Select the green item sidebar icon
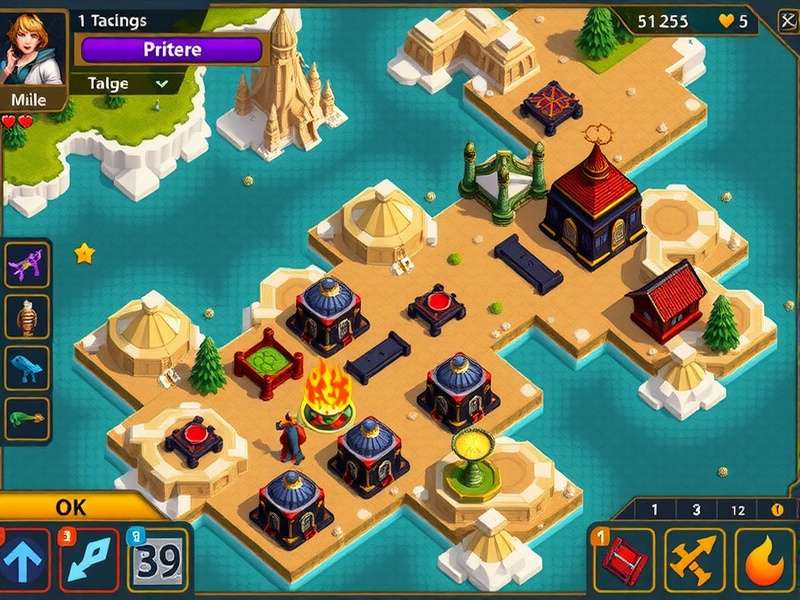This screenshot has width=800, height=600. (26, 417)
